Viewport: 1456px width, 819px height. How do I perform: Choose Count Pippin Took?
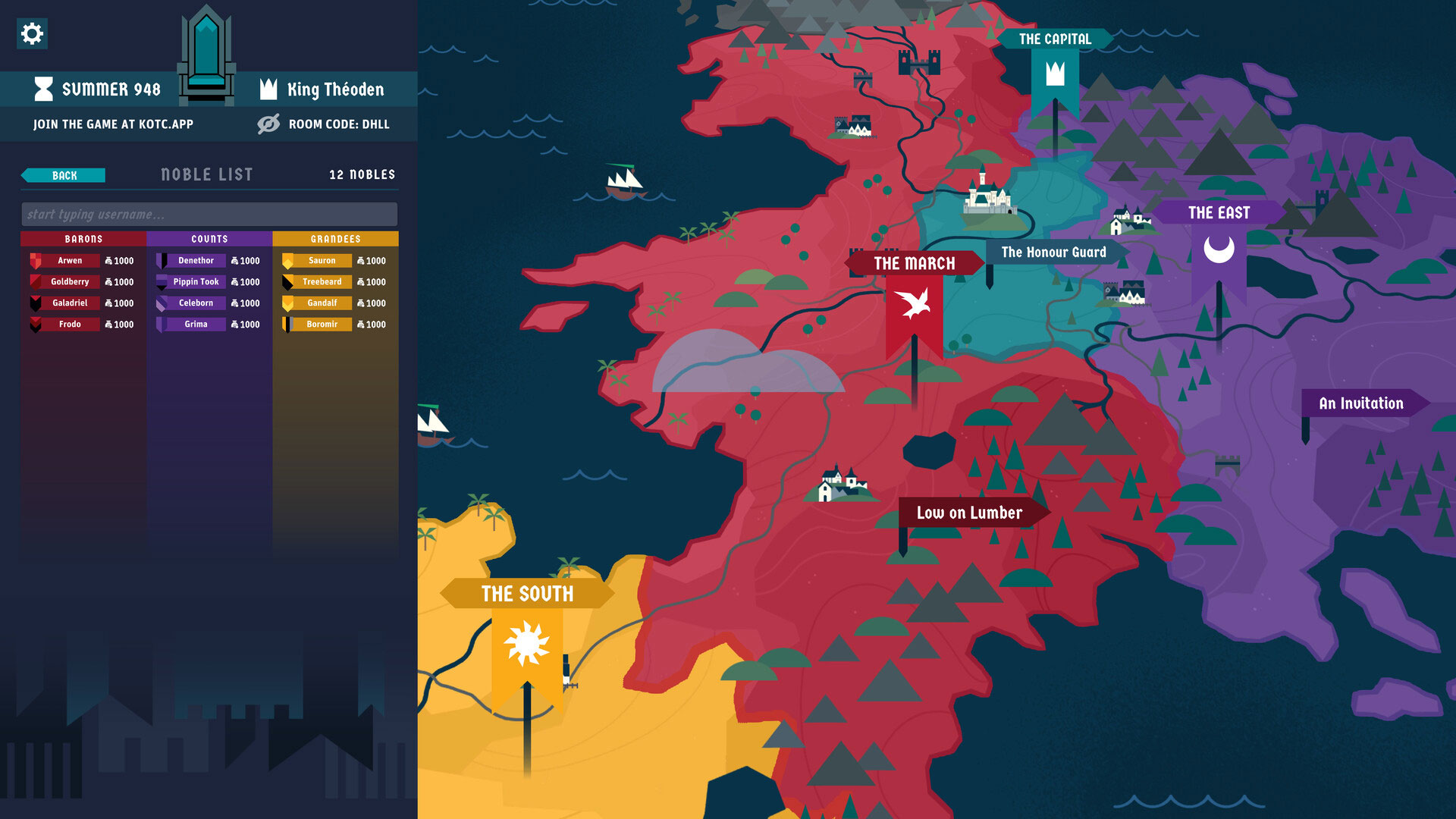[x=196, y=282]
